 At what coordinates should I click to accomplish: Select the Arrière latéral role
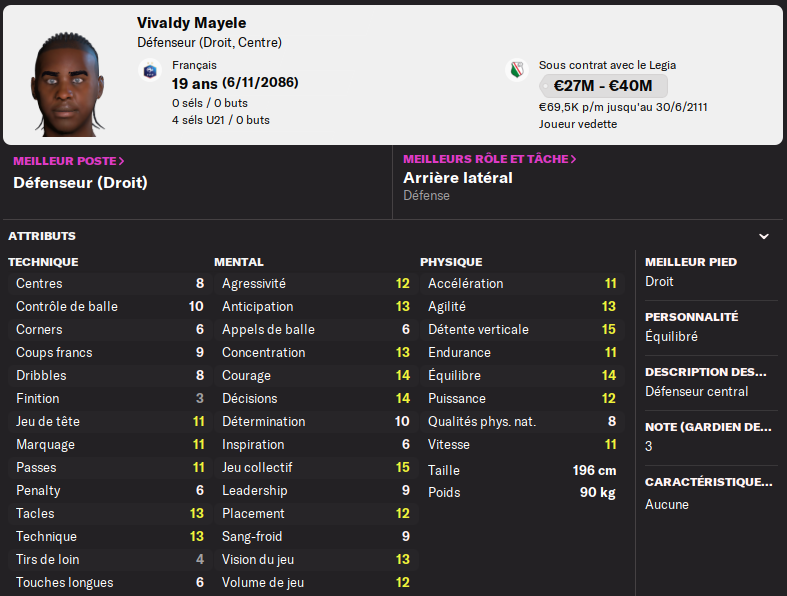point(457,178)
